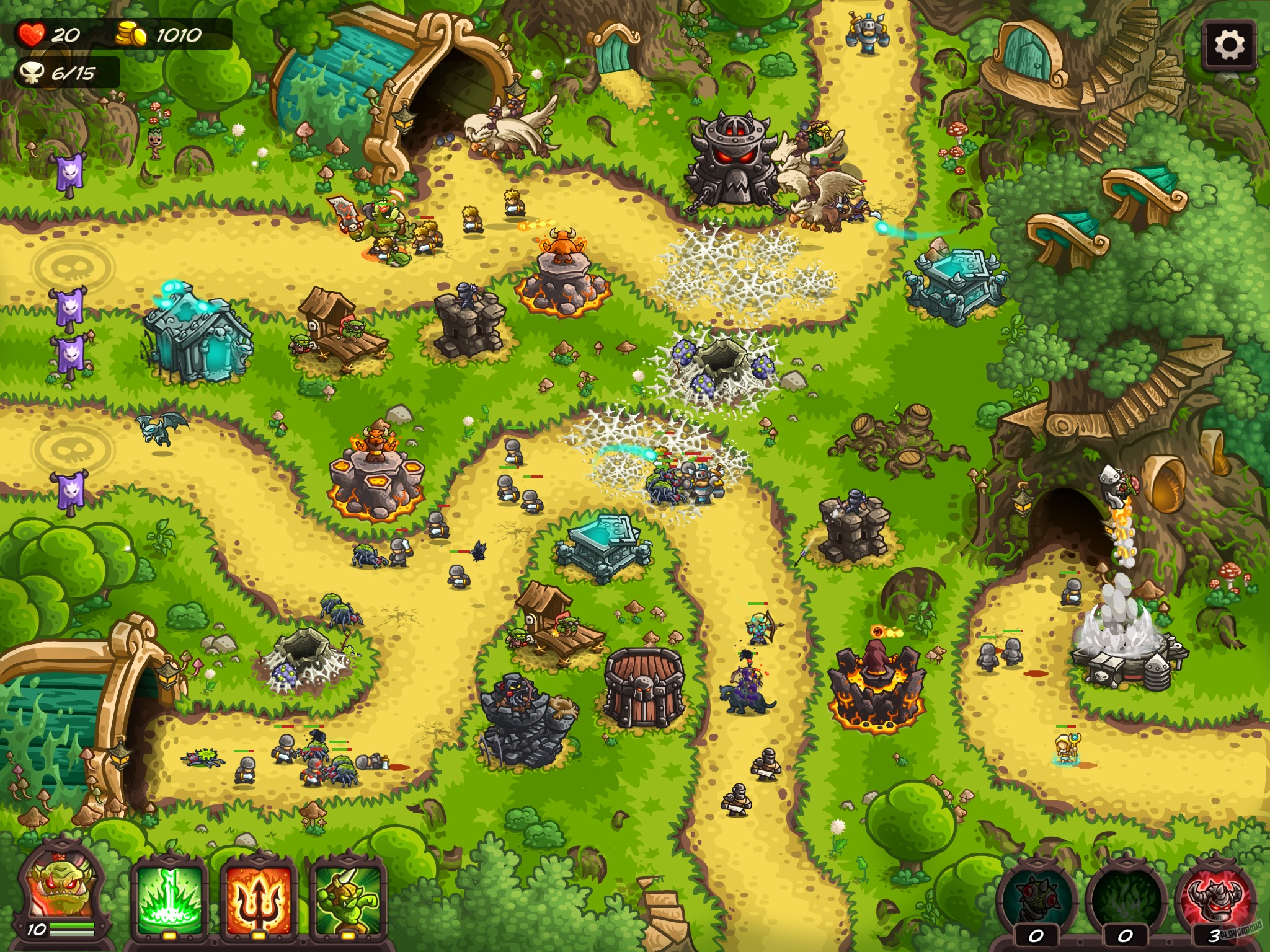
Task: Open the settings gear menu
Action: [x=1228, y=45]
